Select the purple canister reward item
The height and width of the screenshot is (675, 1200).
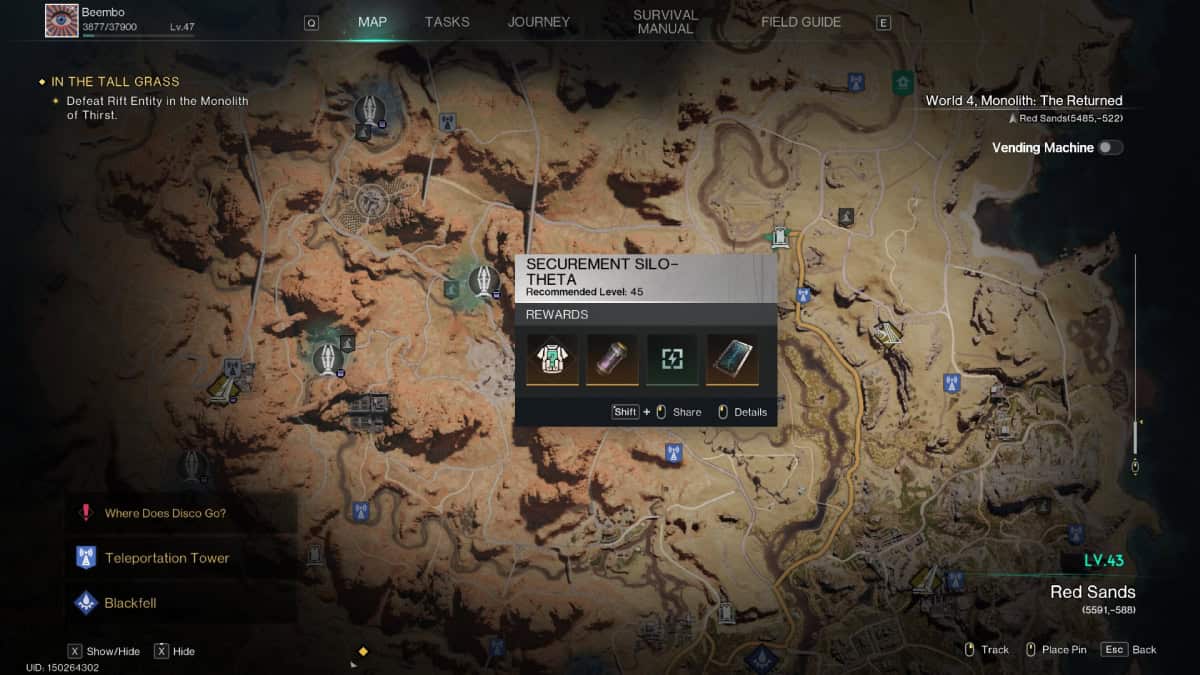click(612, 359)
